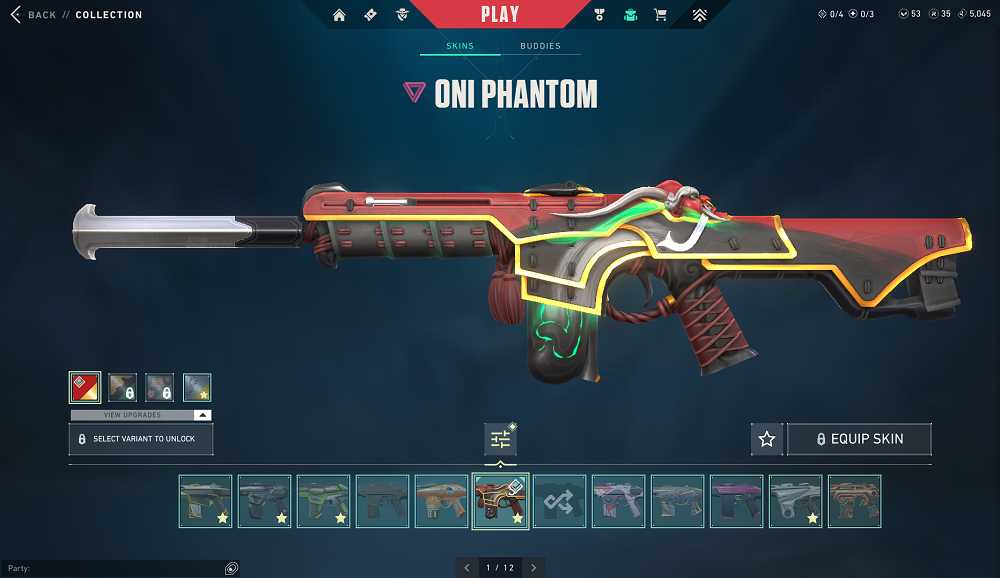Viewport: 1000px width, 578px height.
Task: Select the purple-striped Phantom skin thumbnail
Action: pyautogui.click(x=736, y=501)
